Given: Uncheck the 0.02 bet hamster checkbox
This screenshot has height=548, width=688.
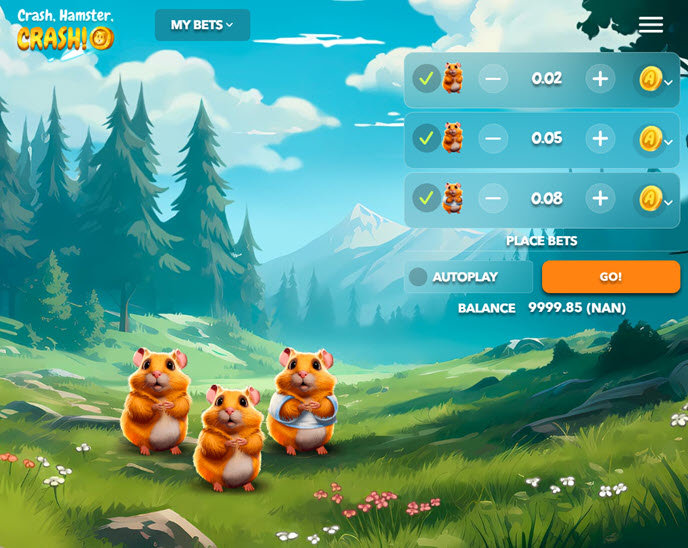Looking at the screenshot, I should (427, 79).
